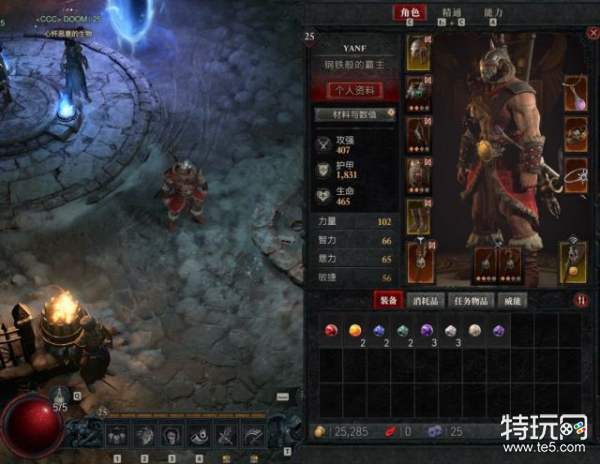Open the 能力 abilities tab
Viewport: 600px width, 464px height.
[x=493, y=13]
